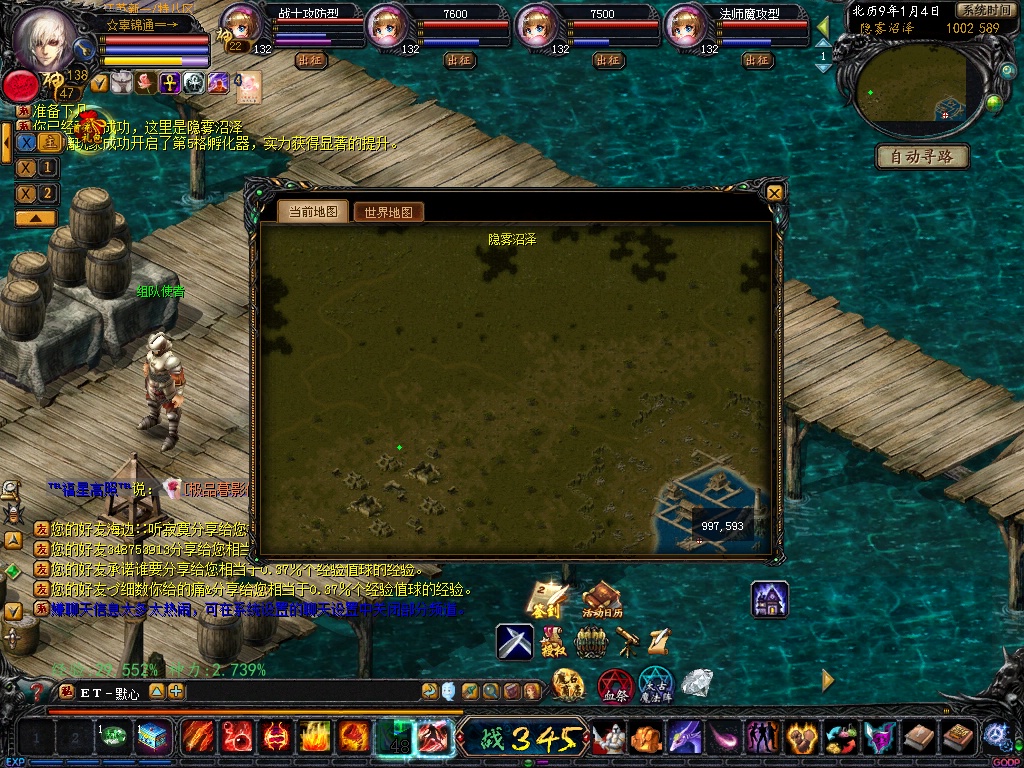The image size is (1024, 768).
Task: Open the 签到 daily sign-in icon
Action: tap(547, 599)
